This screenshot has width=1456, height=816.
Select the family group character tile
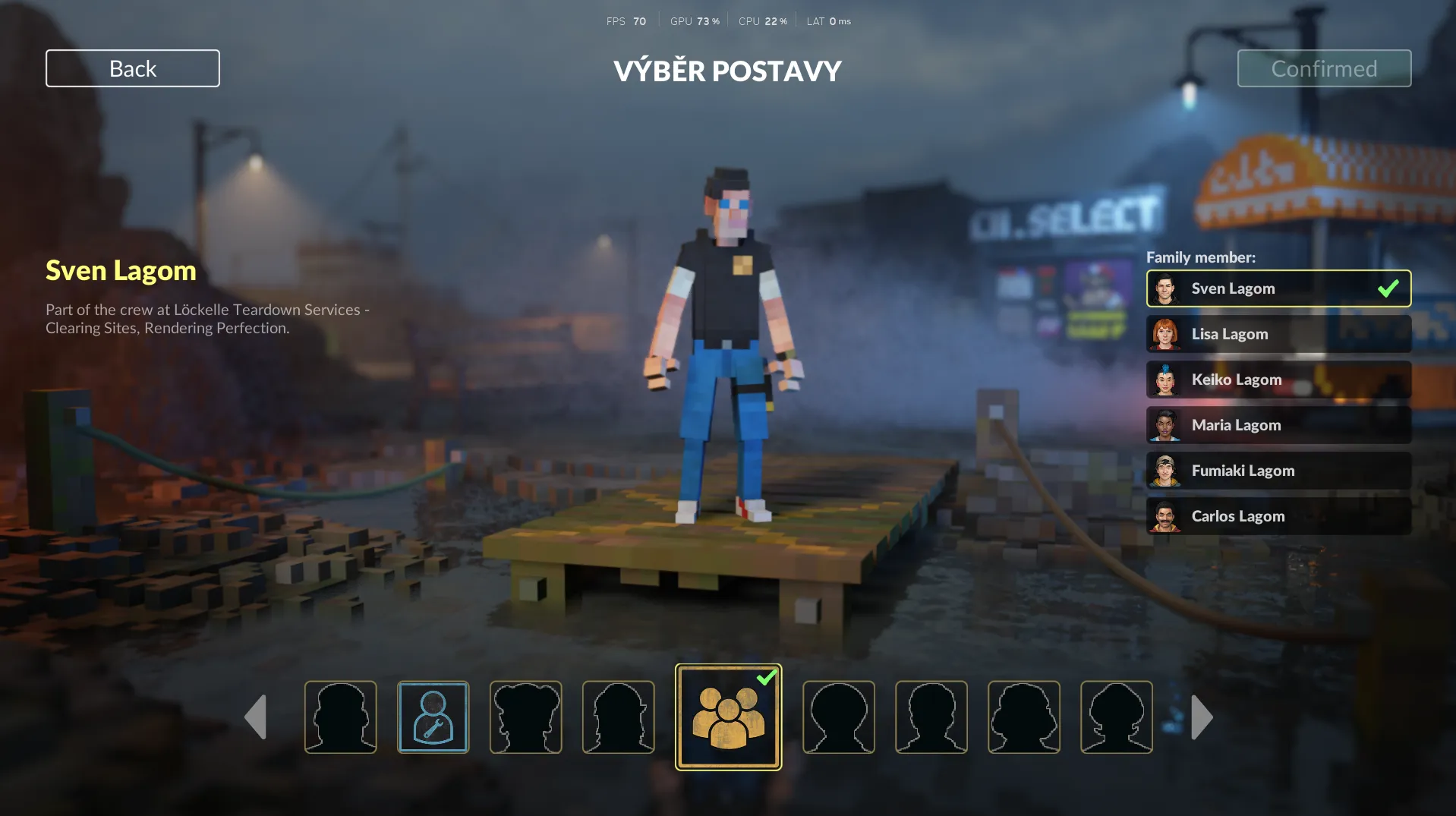pos(728,717)
